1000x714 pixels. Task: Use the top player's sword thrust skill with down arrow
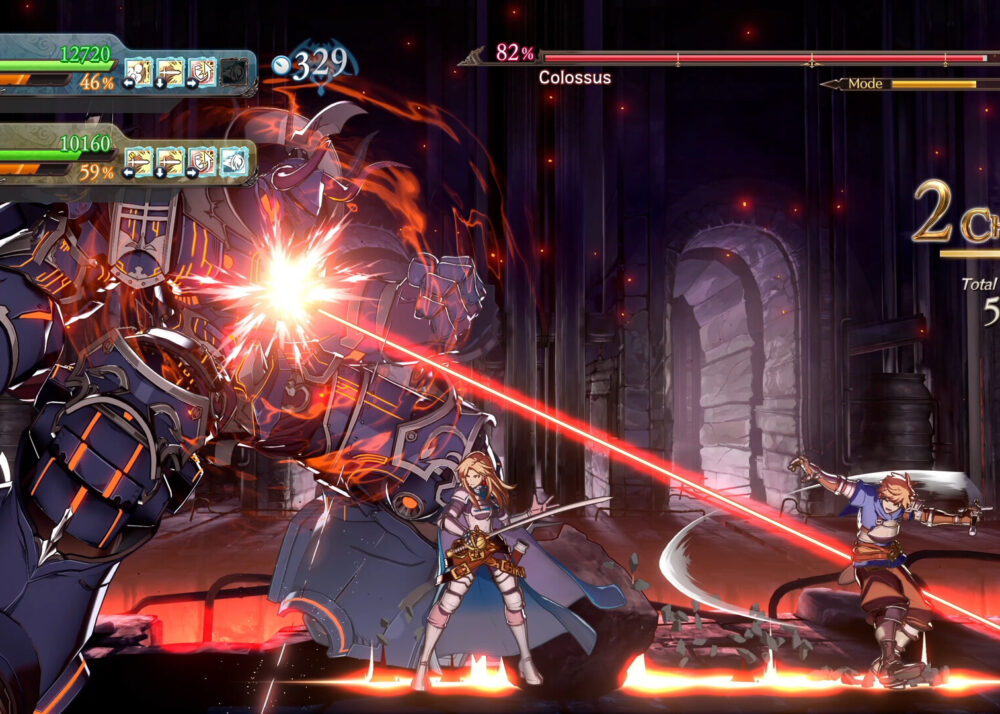[169, 72]
